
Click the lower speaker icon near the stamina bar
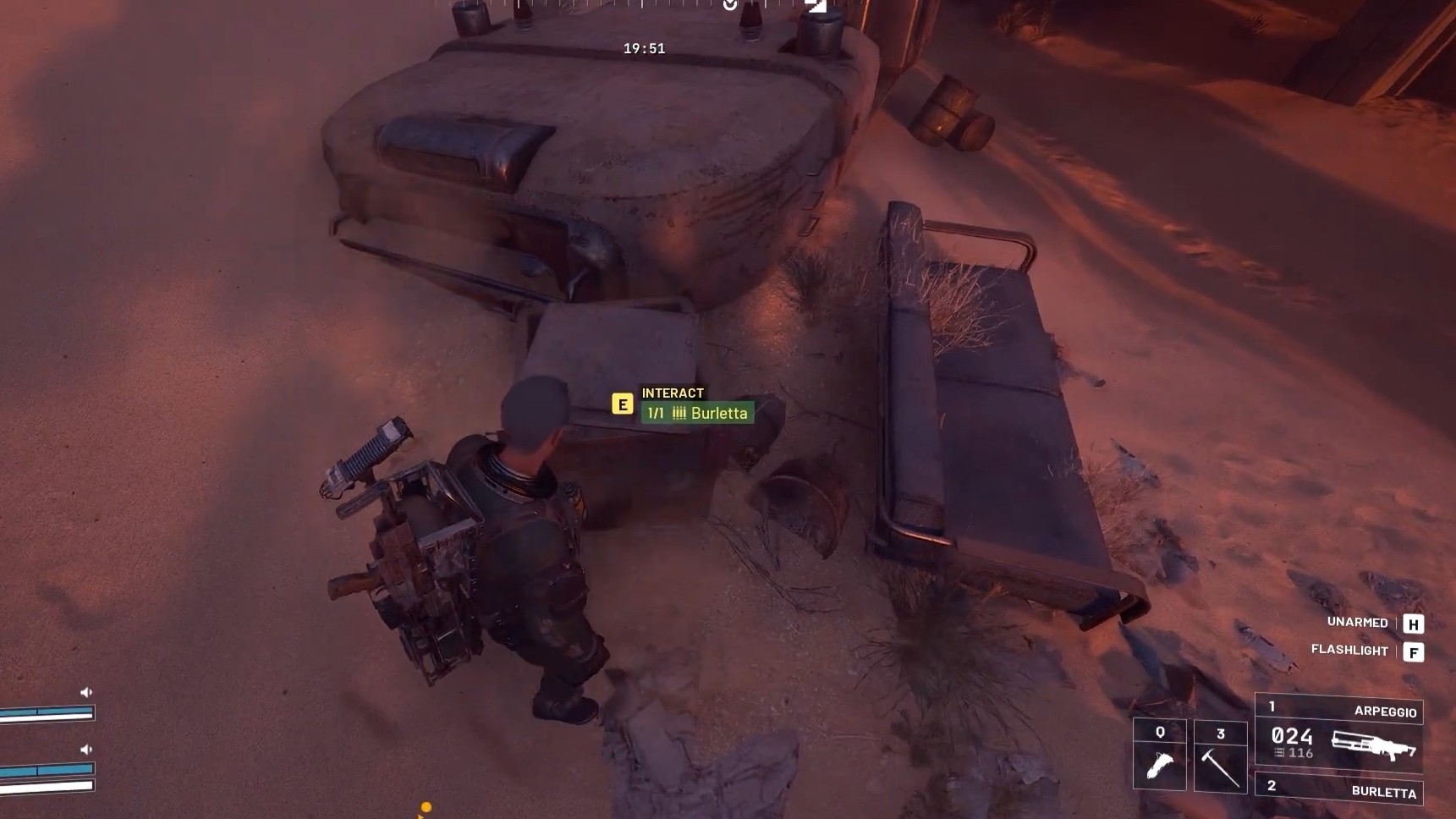click(x=85, y=747)
